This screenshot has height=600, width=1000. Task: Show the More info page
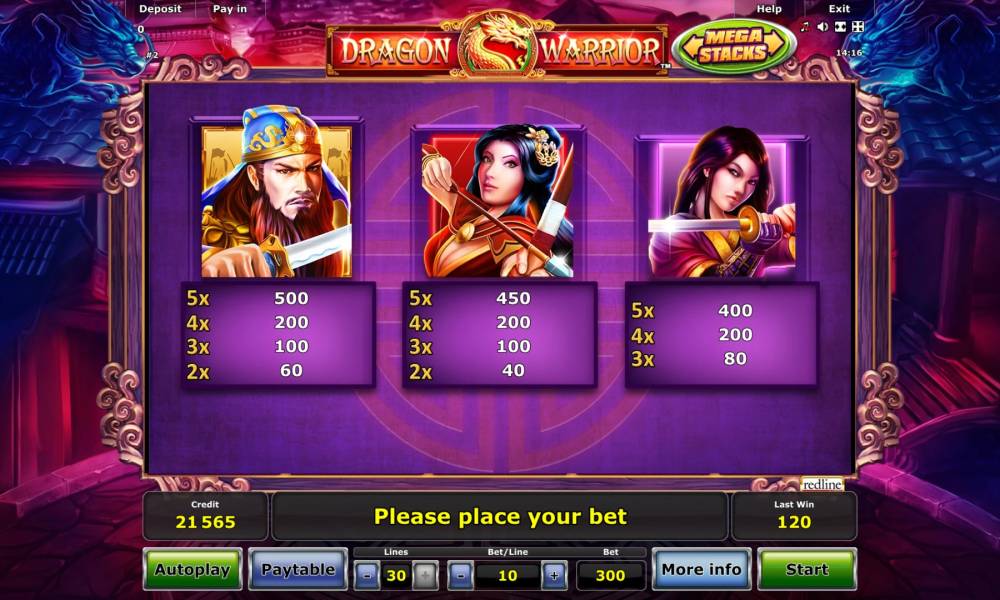(701, 570)
